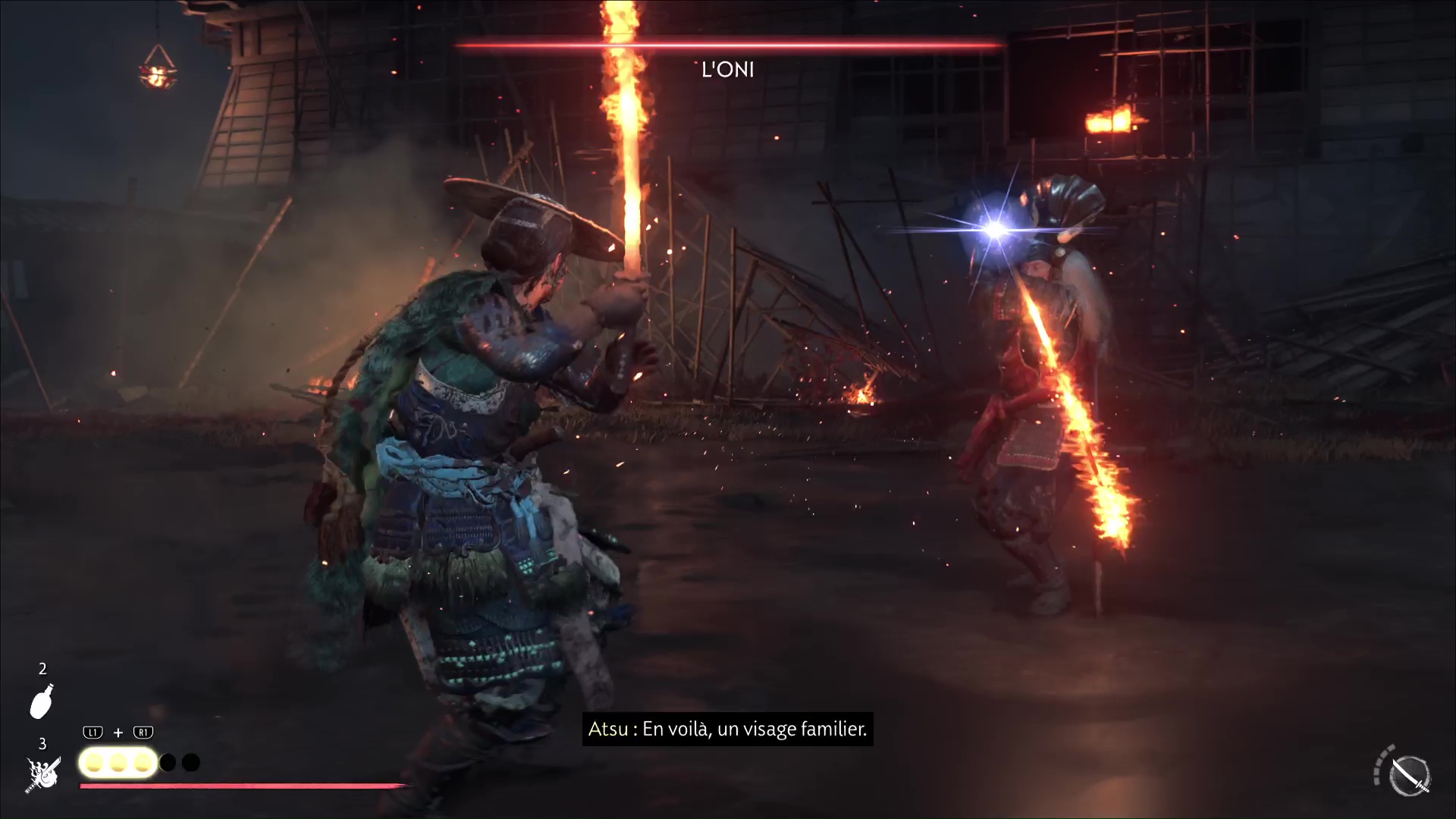Image resolution: width=1456 pixels, height=819 pixels.
Task: Select the sake bottle healing item
Action: [x=42, y=701]
